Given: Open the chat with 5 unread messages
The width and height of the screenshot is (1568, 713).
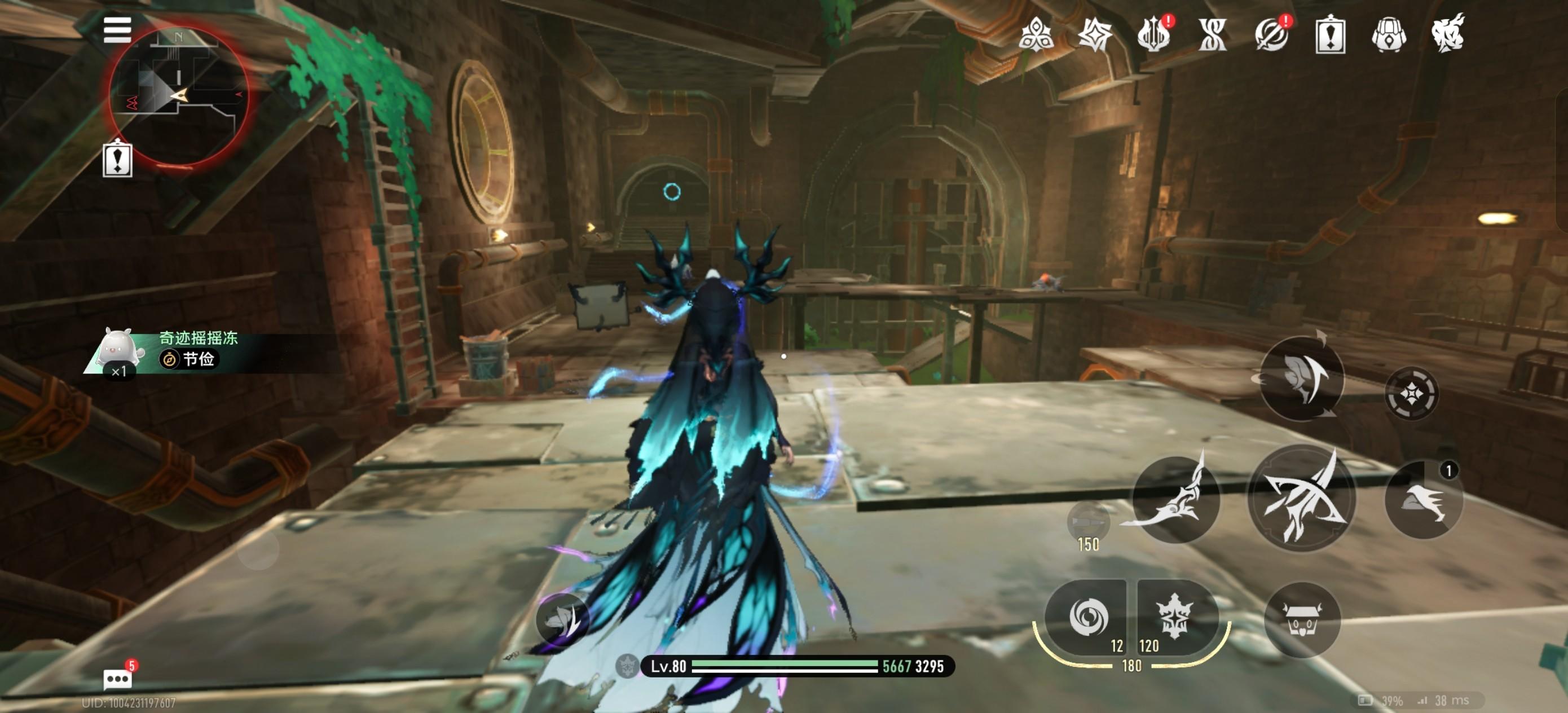Looking at the screenshot, I should coord(117,677).
